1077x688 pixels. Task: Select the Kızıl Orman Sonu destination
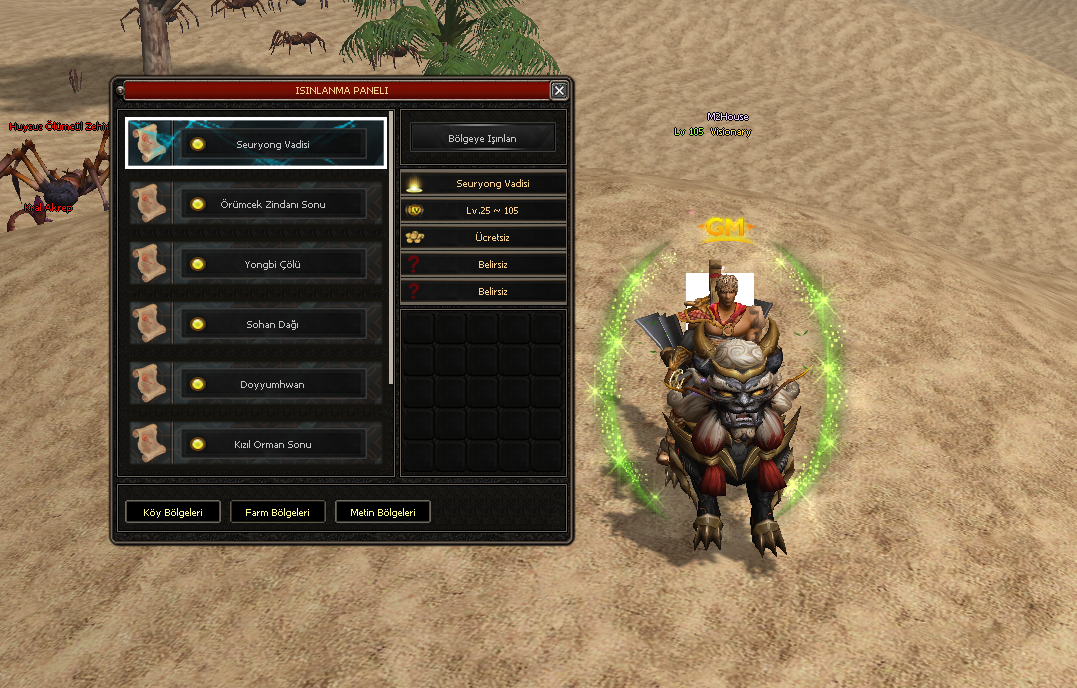[272, 444]
